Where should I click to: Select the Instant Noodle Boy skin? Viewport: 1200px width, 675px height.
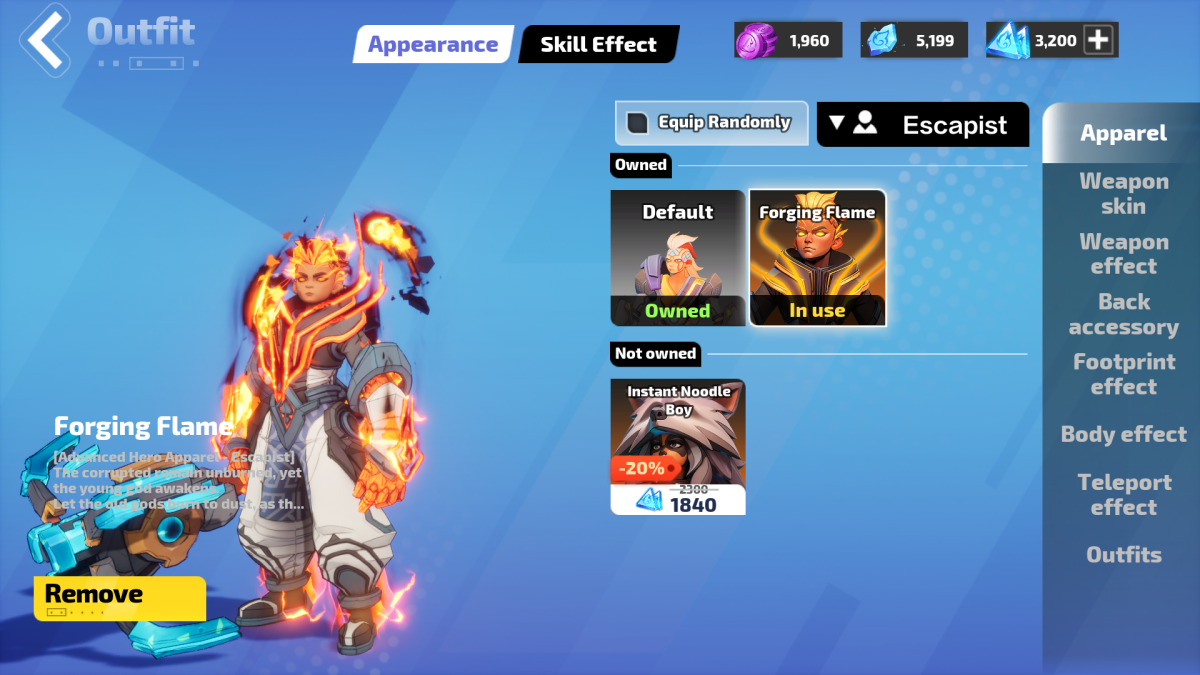click(x=678, y=446)
